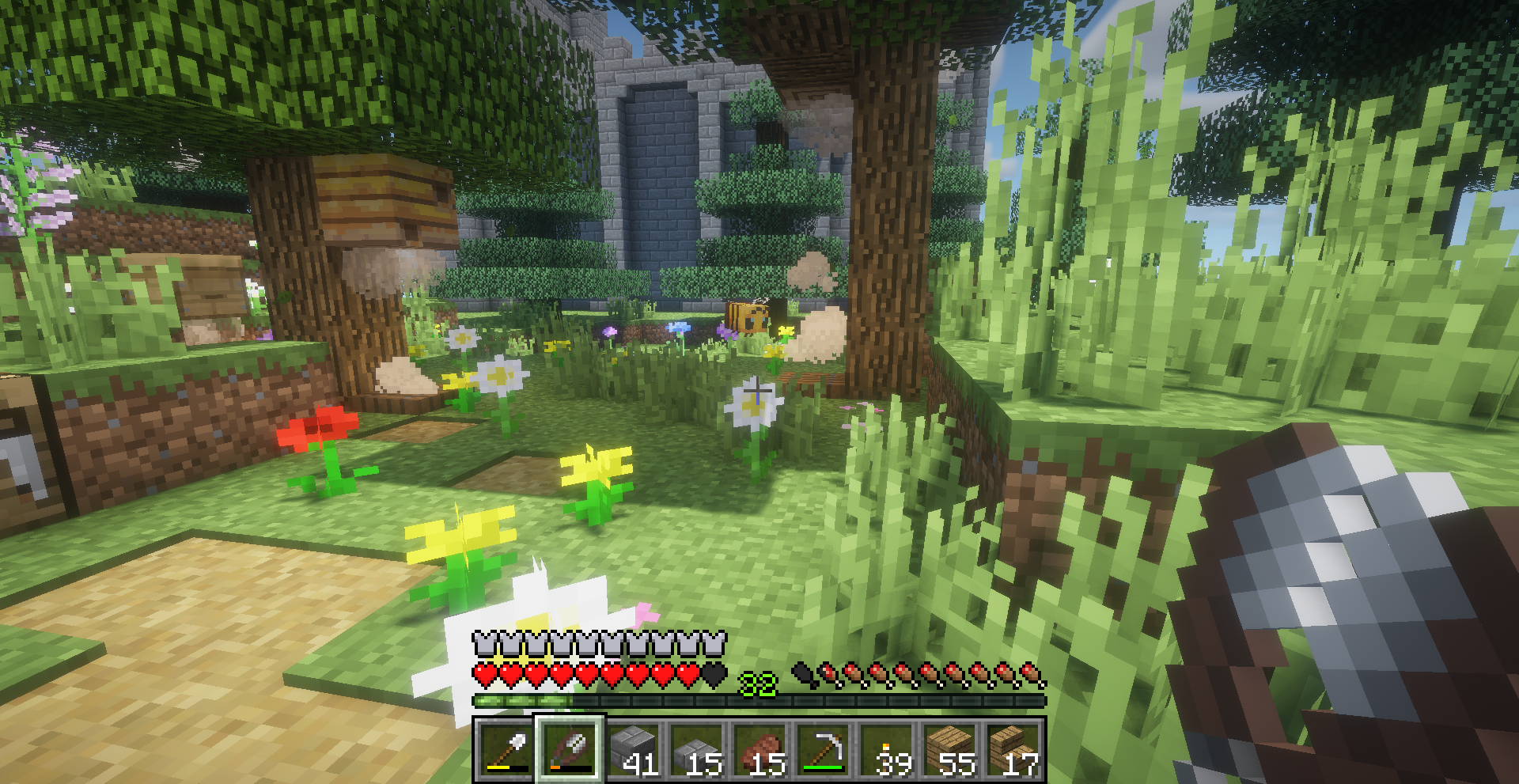Select the iron shovel hotbar slot

point(506,749)
